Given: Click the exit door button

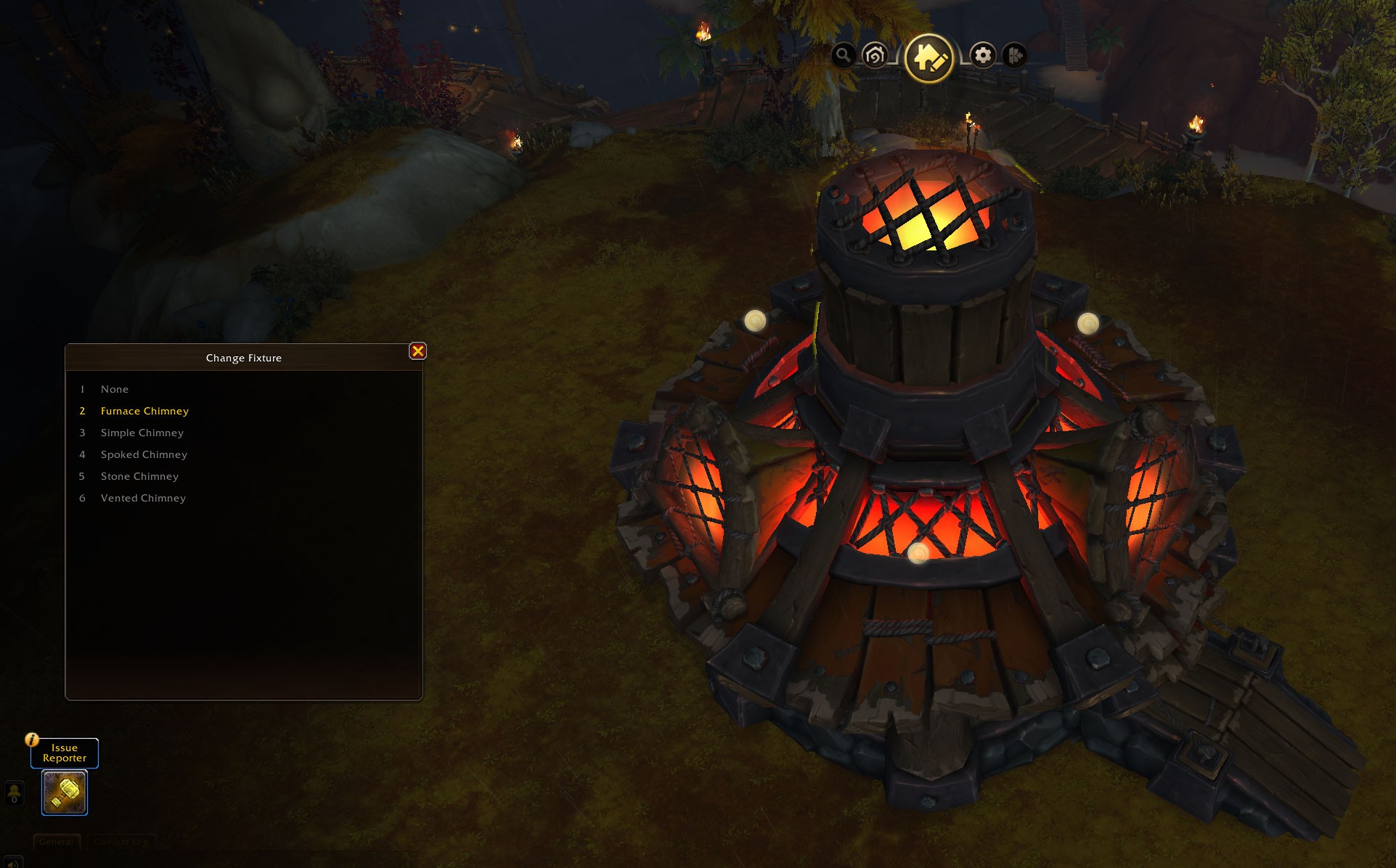Looking at the screenshot, I should [x=1015, y=55].
